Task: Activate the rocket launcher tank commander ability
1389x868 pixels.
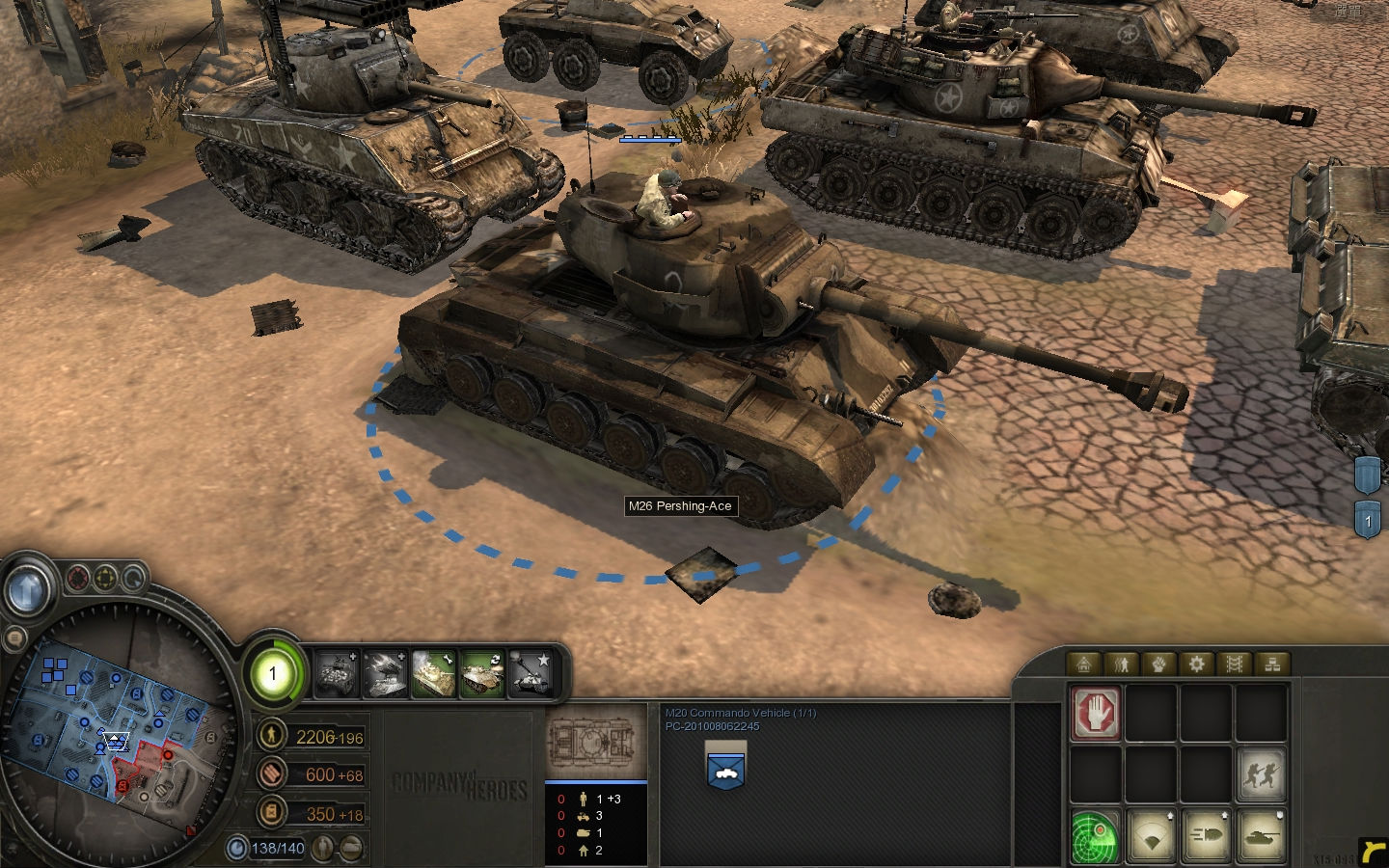Action: 385,672
